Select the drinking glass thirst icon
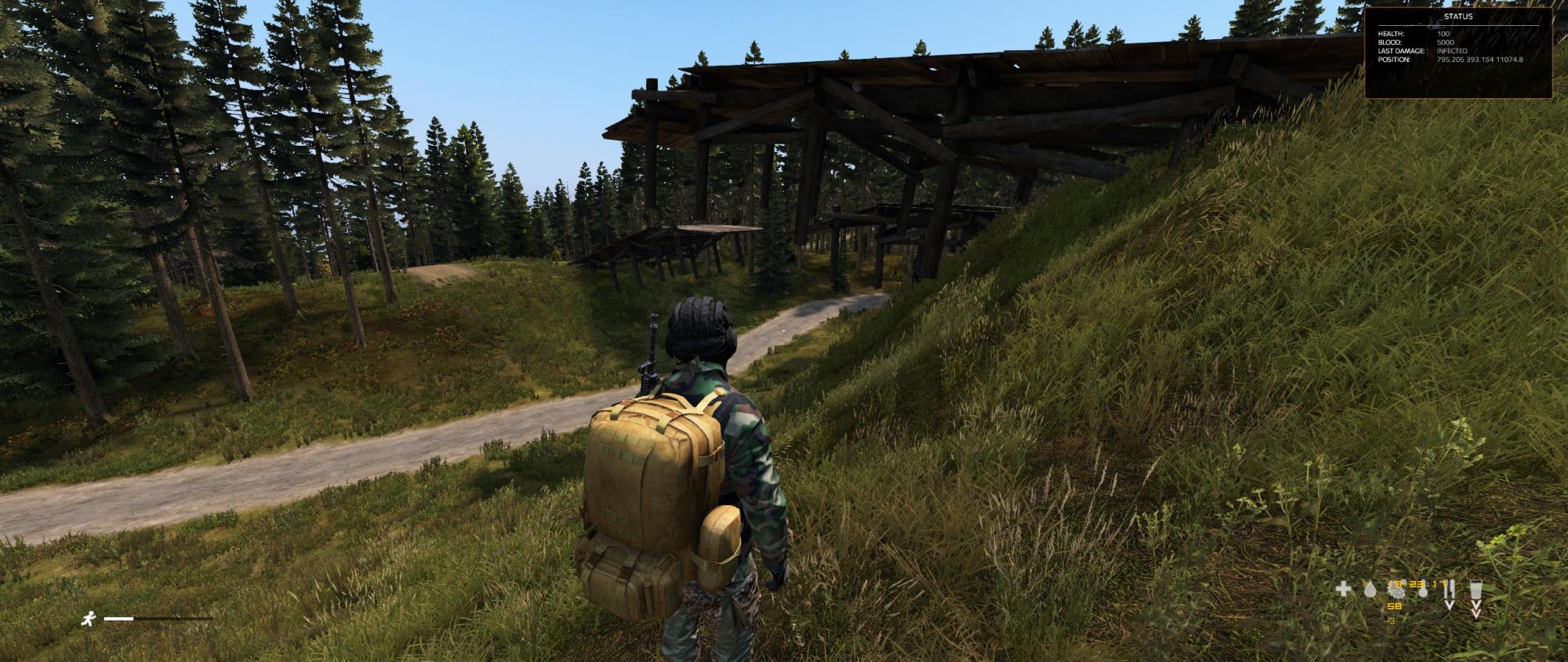Screen dimensions: 1568x662 pyautogui.click(x=1476, y=590)
